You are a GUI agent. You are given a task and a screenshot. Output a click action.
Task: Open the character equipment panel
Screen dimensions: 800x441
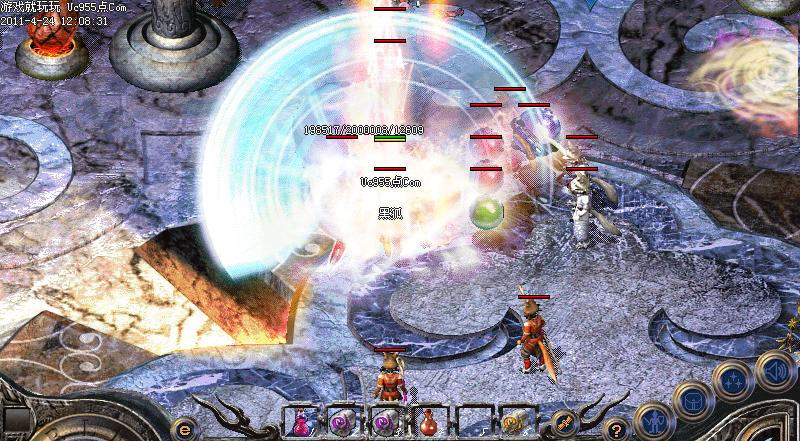tap(653, 419)
